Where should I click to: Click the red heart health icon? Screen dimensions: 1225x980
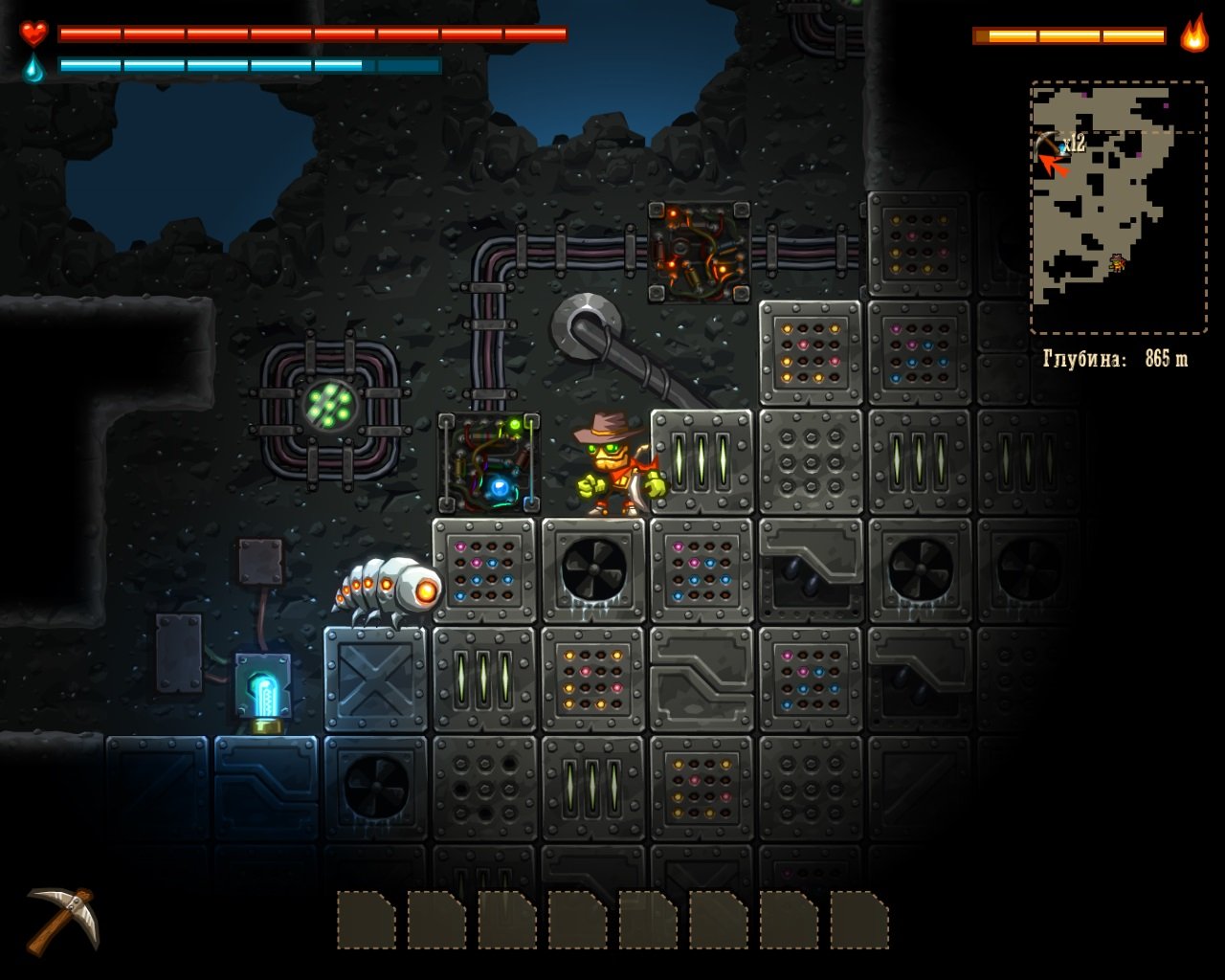coord(33,32)
